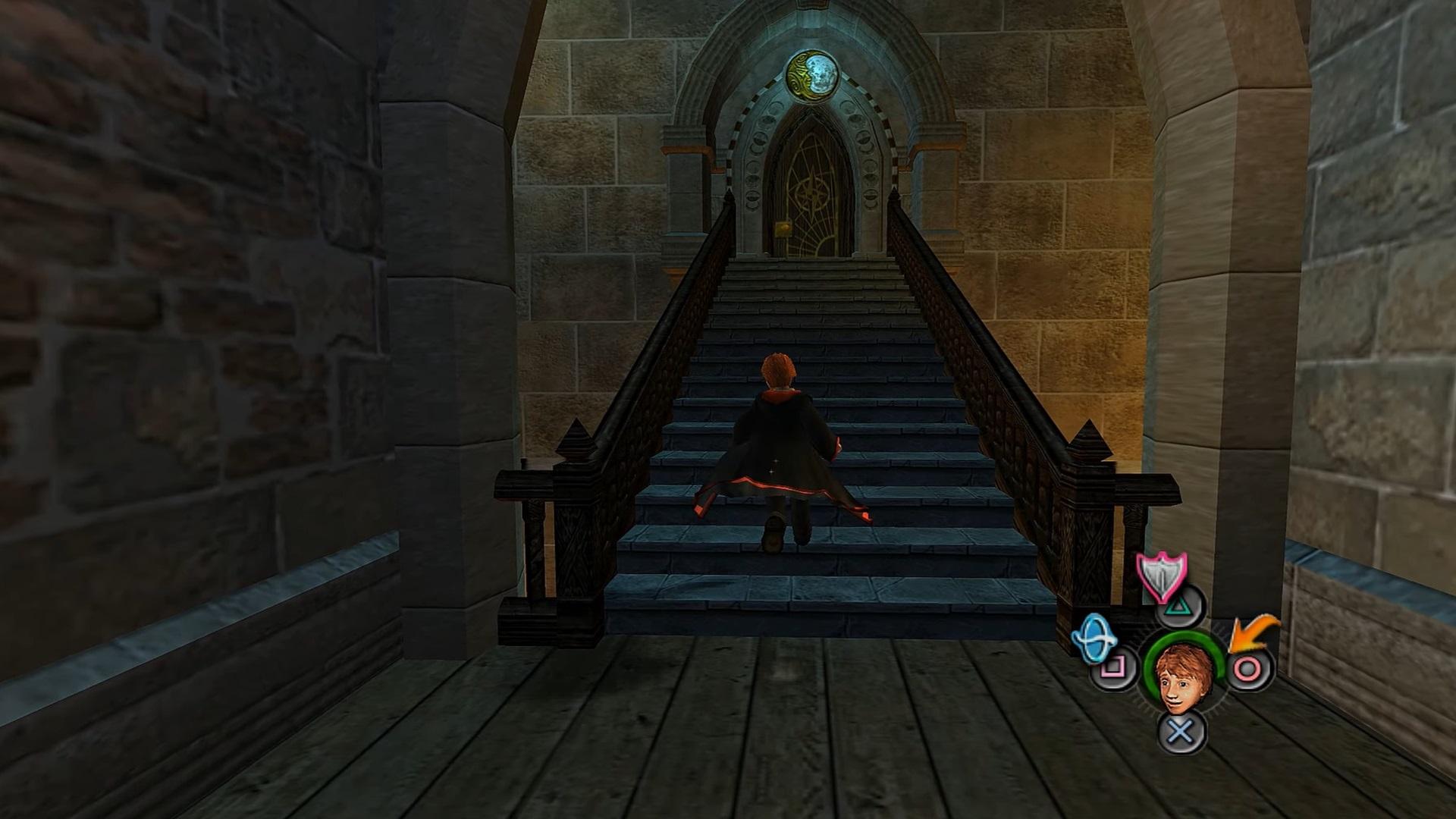Image resolution: width=1456 pixels, height=819 pixels.
Task: Click Ron's character portrait
Action: pyautogui.click(x=1181, y=676)
